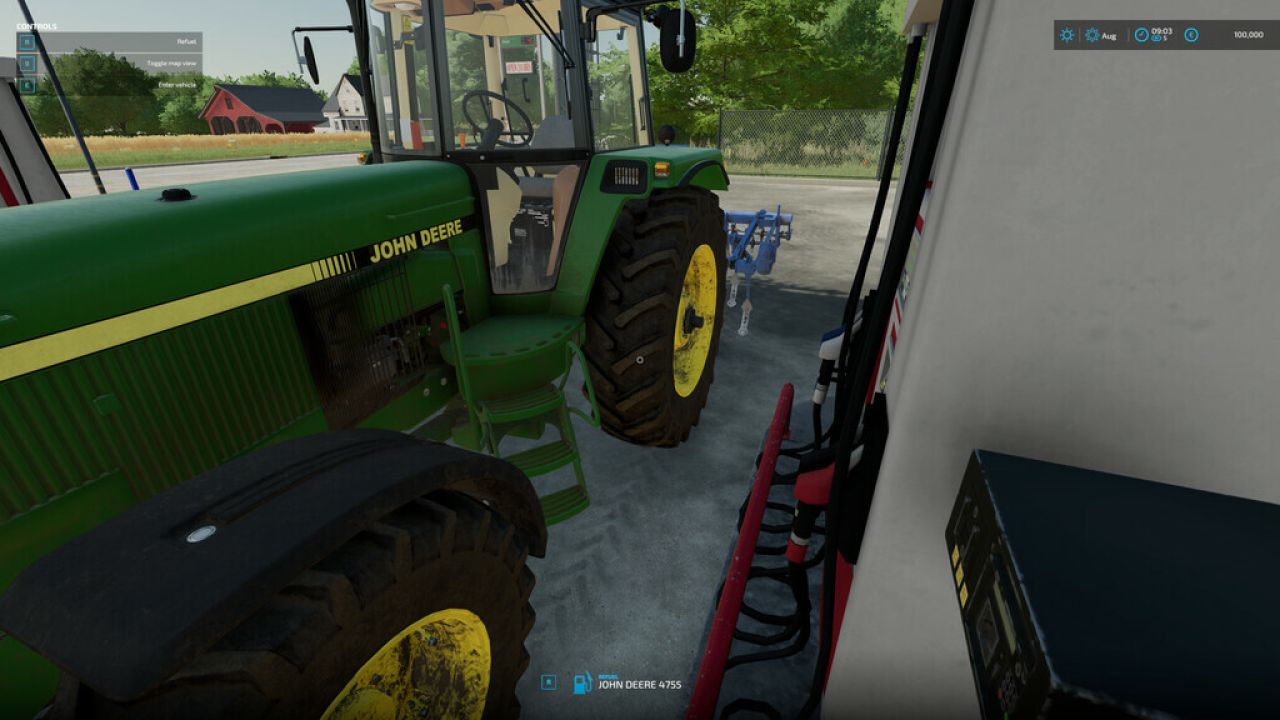1280x720 pixels.
Task: Click the clock icon beside 09:03
Action: (x=1142, y=34)
